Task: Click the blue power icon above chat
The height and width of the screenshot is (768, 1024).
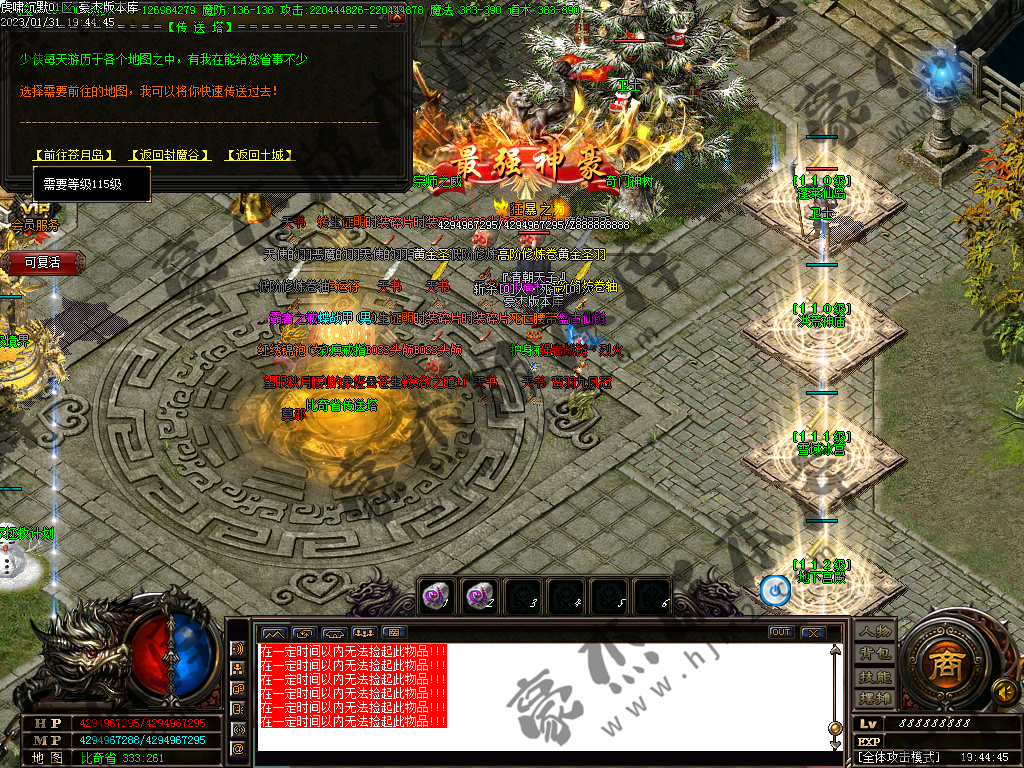Action: pyautogui.click(x=774, y=590)
